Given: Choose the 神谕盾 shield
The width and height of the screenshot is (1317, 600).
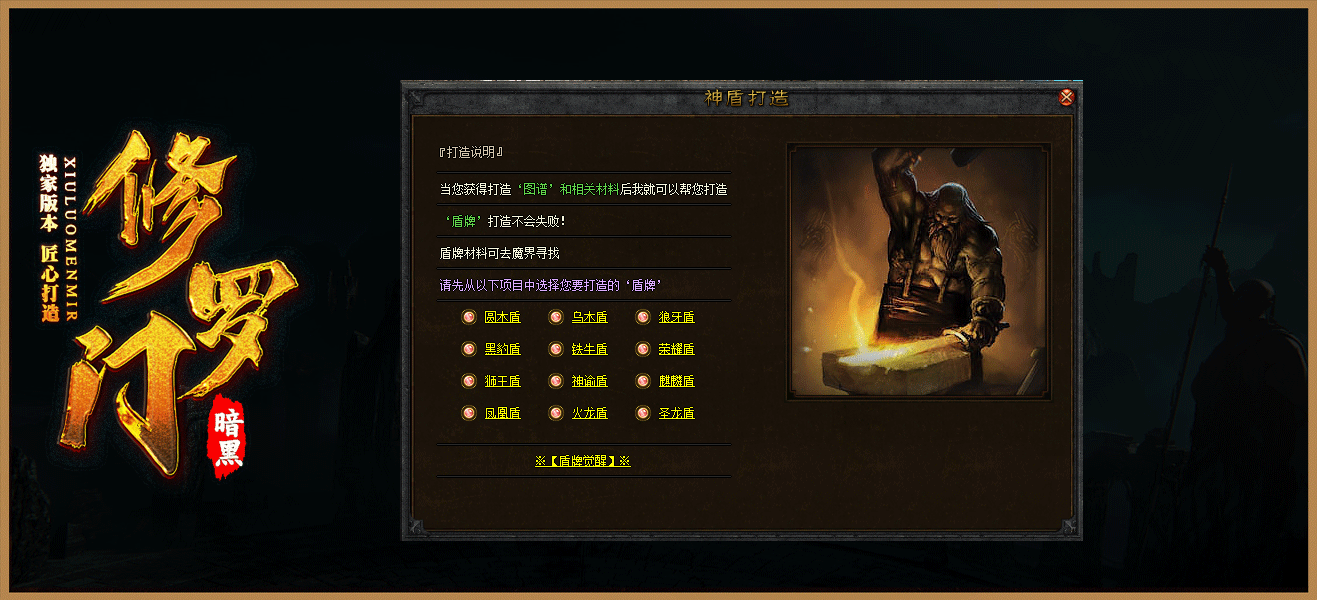Looking at the screenshot, I should pos(589,382).
